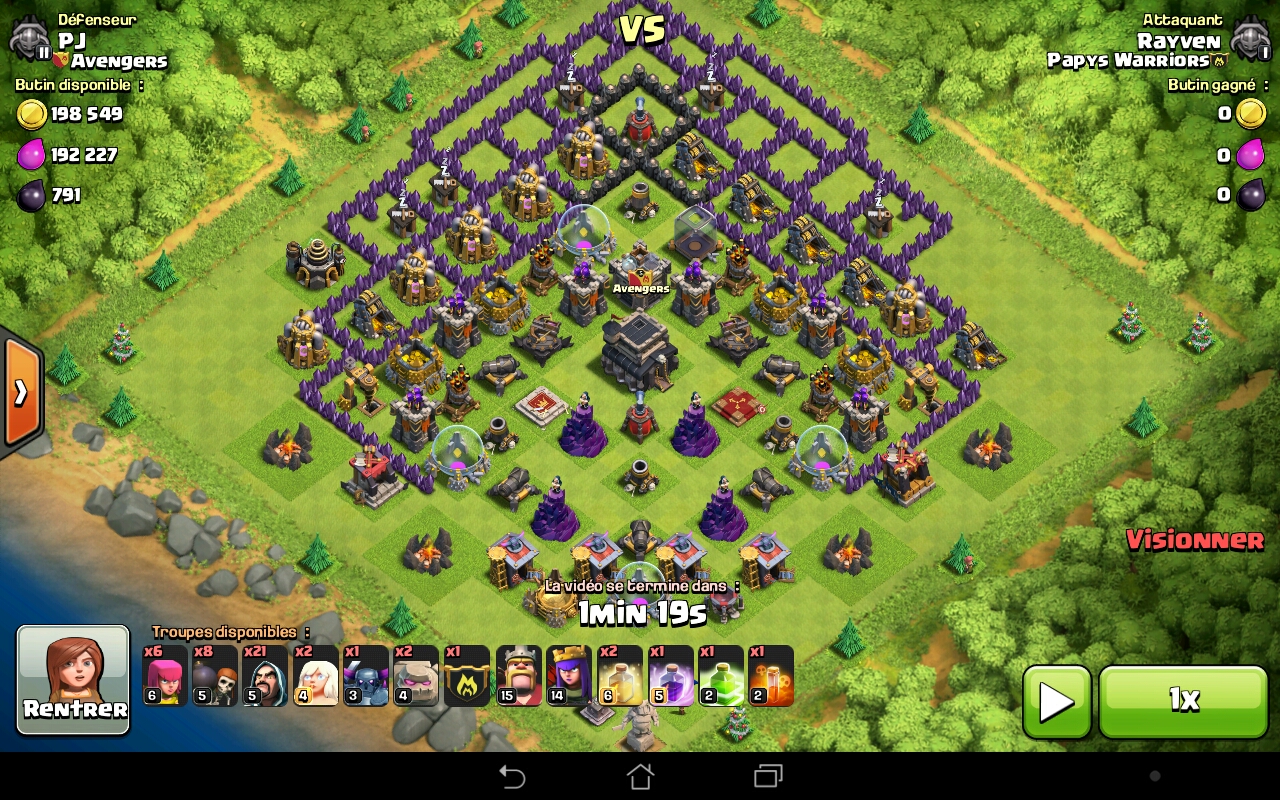The image size is (1280, 800).
Task: Pick the green Jump spell slot
Action: pyautogui.click(x=721, y=676)
